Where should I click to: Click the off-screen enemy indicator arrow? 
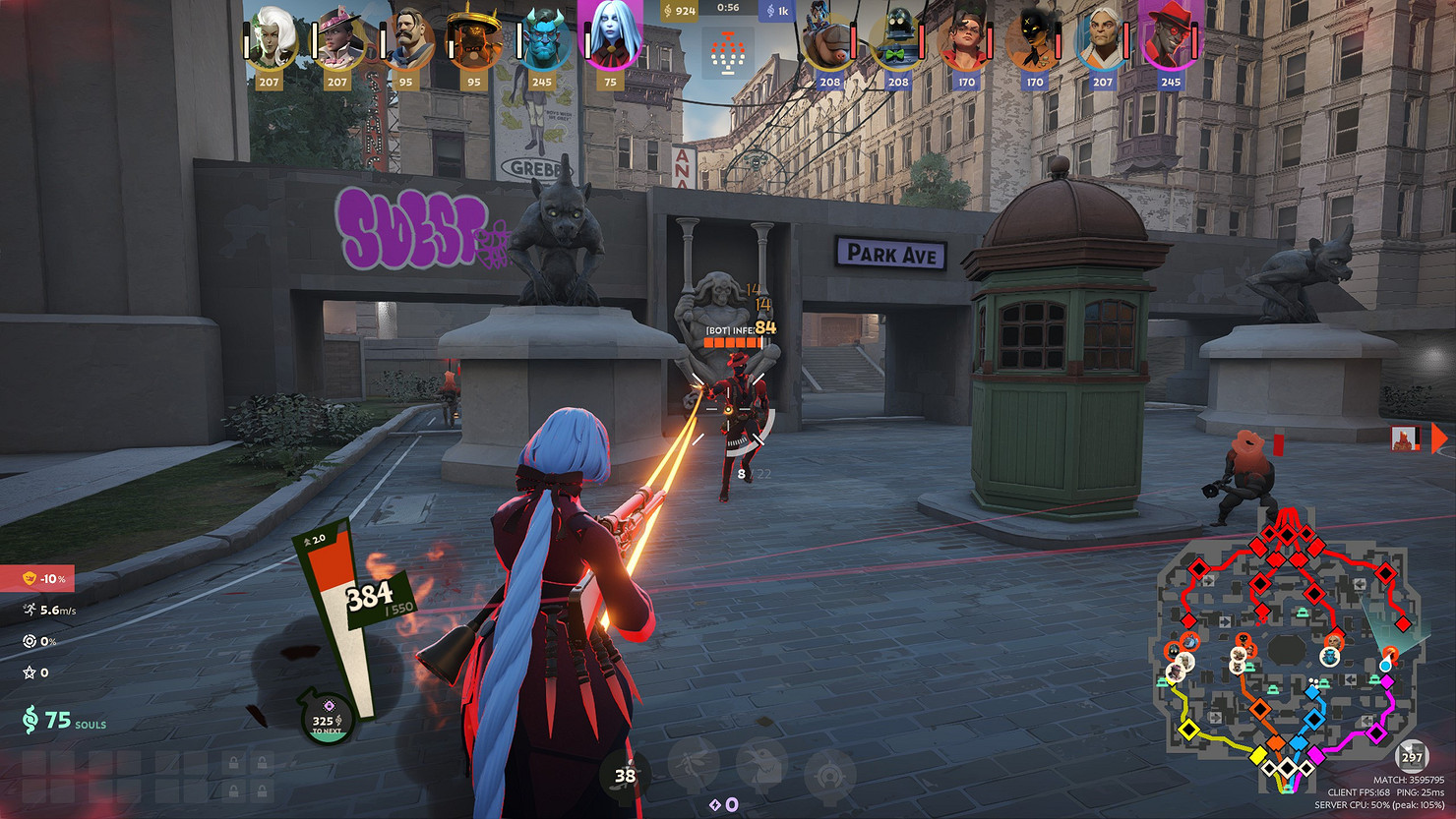[1439, 438]
